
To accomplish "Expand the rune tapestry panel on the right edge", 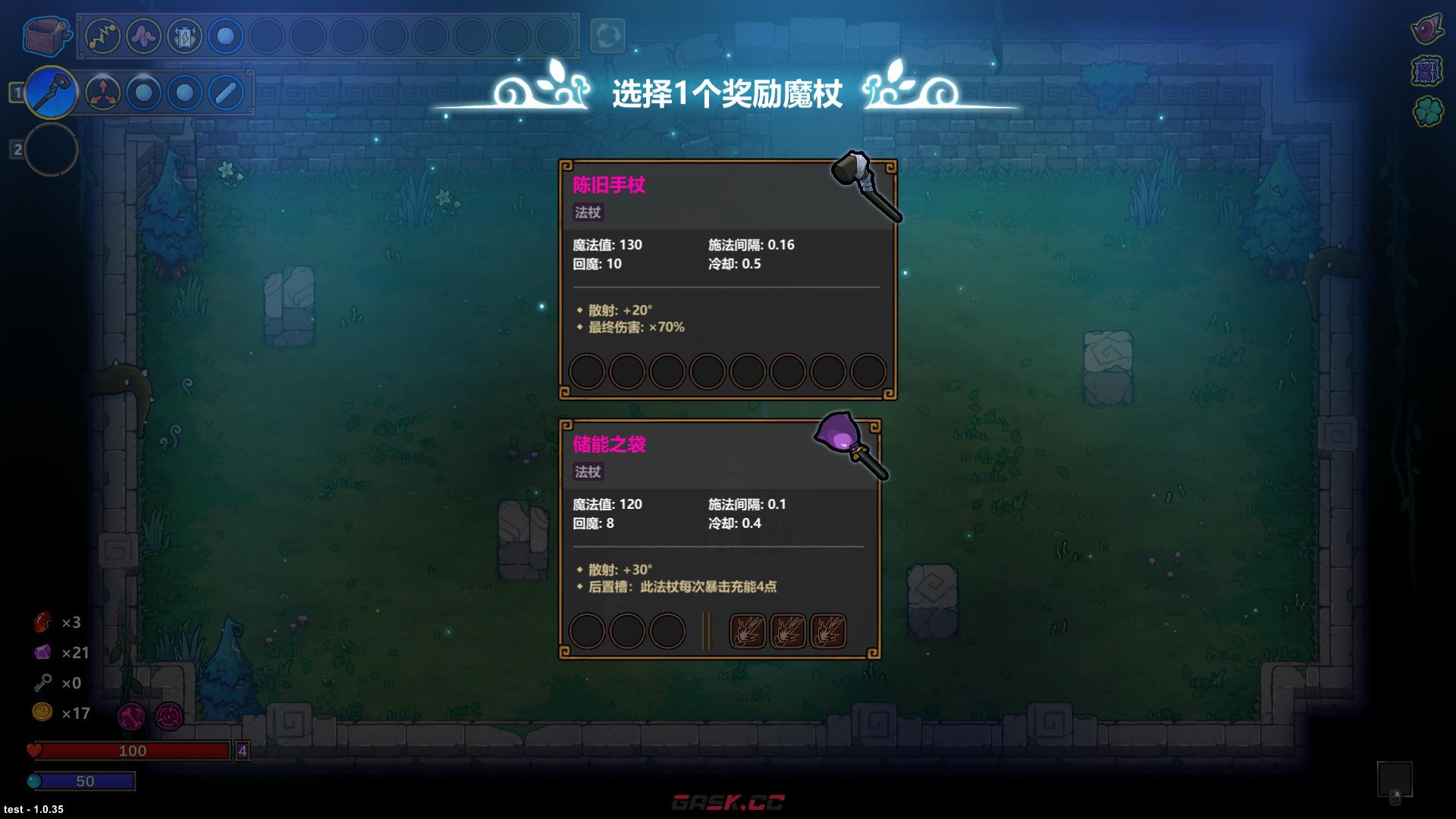I will 1429,72.
